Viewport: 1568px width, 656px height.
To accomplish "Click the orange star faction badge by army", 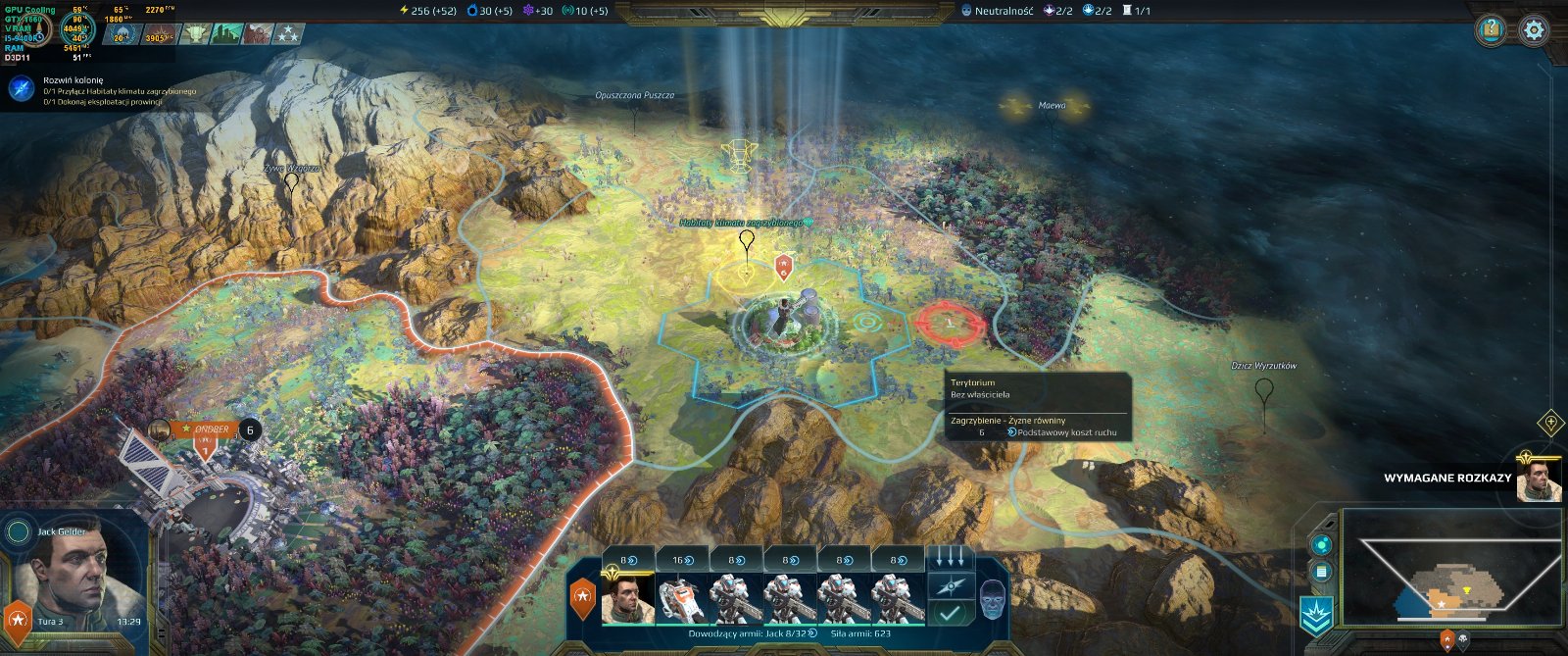I will click(583, 597).
